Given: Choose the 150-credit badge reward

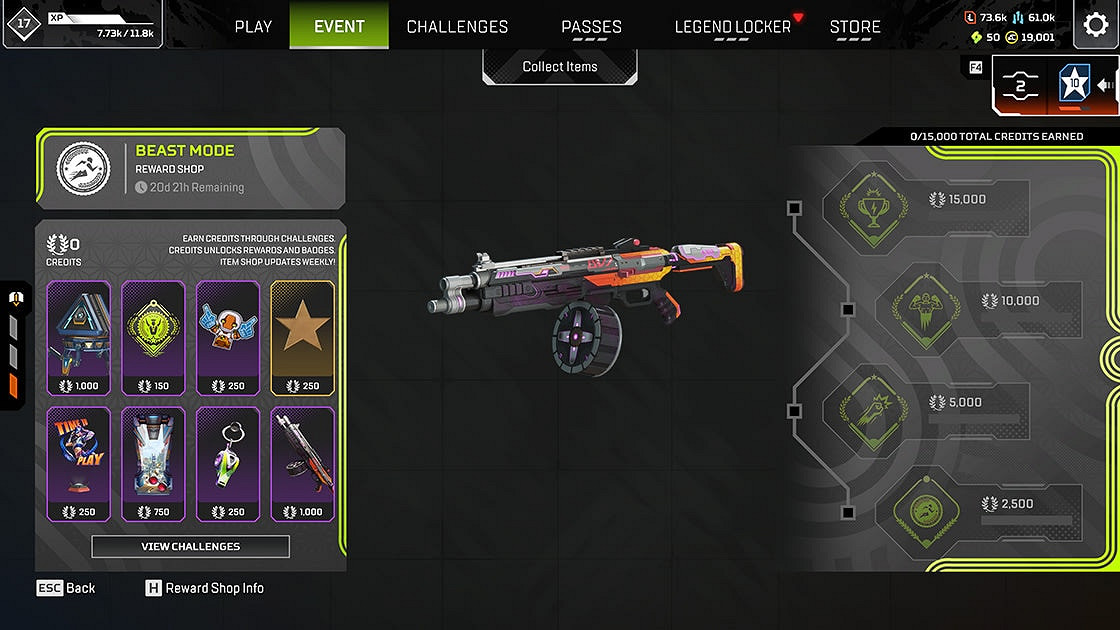Looking at the screenshot, I should tap(153, 337).
